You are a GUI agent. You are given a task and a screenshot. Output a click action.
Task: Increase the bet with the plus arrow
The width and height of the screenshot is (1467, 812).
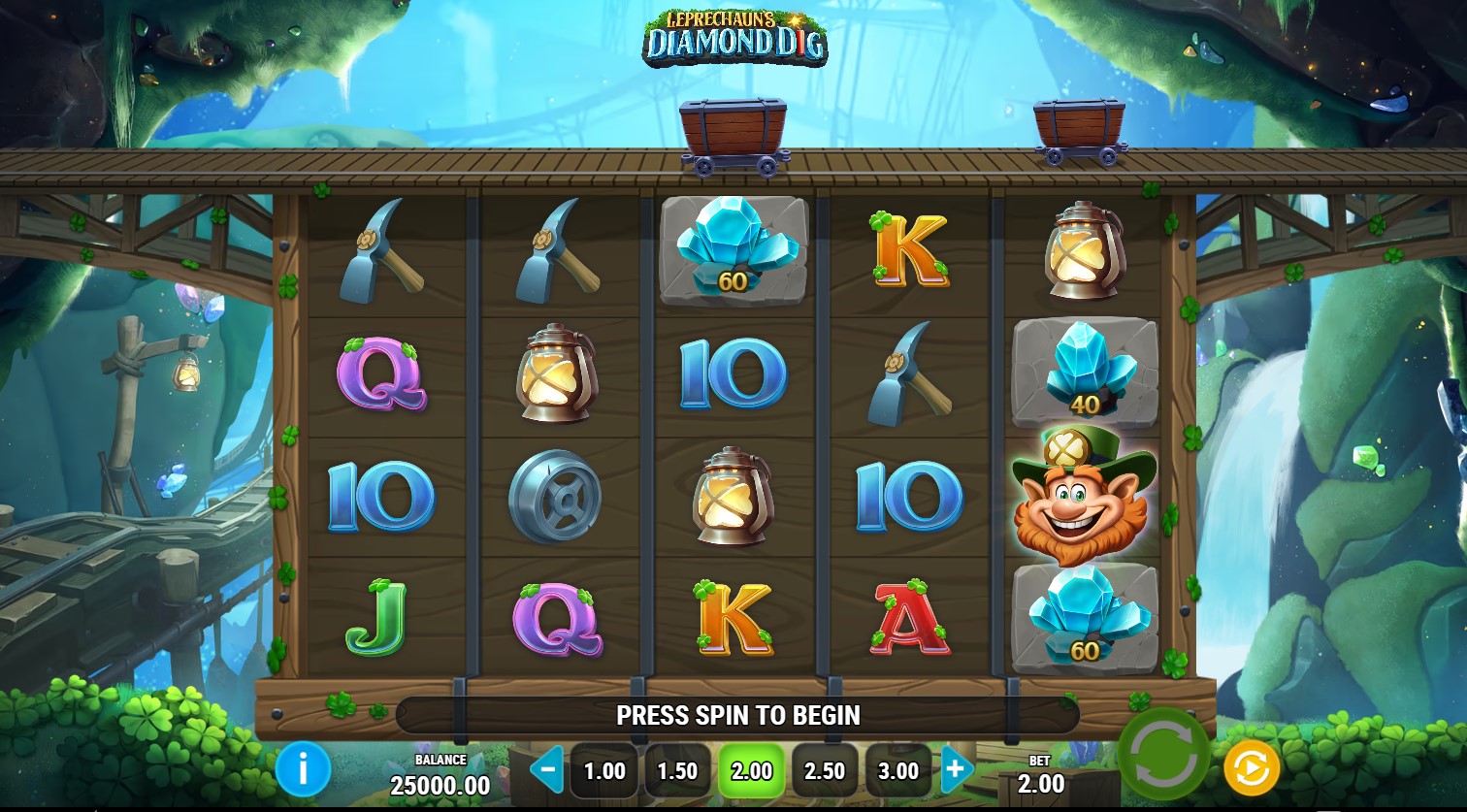[956, 770]
